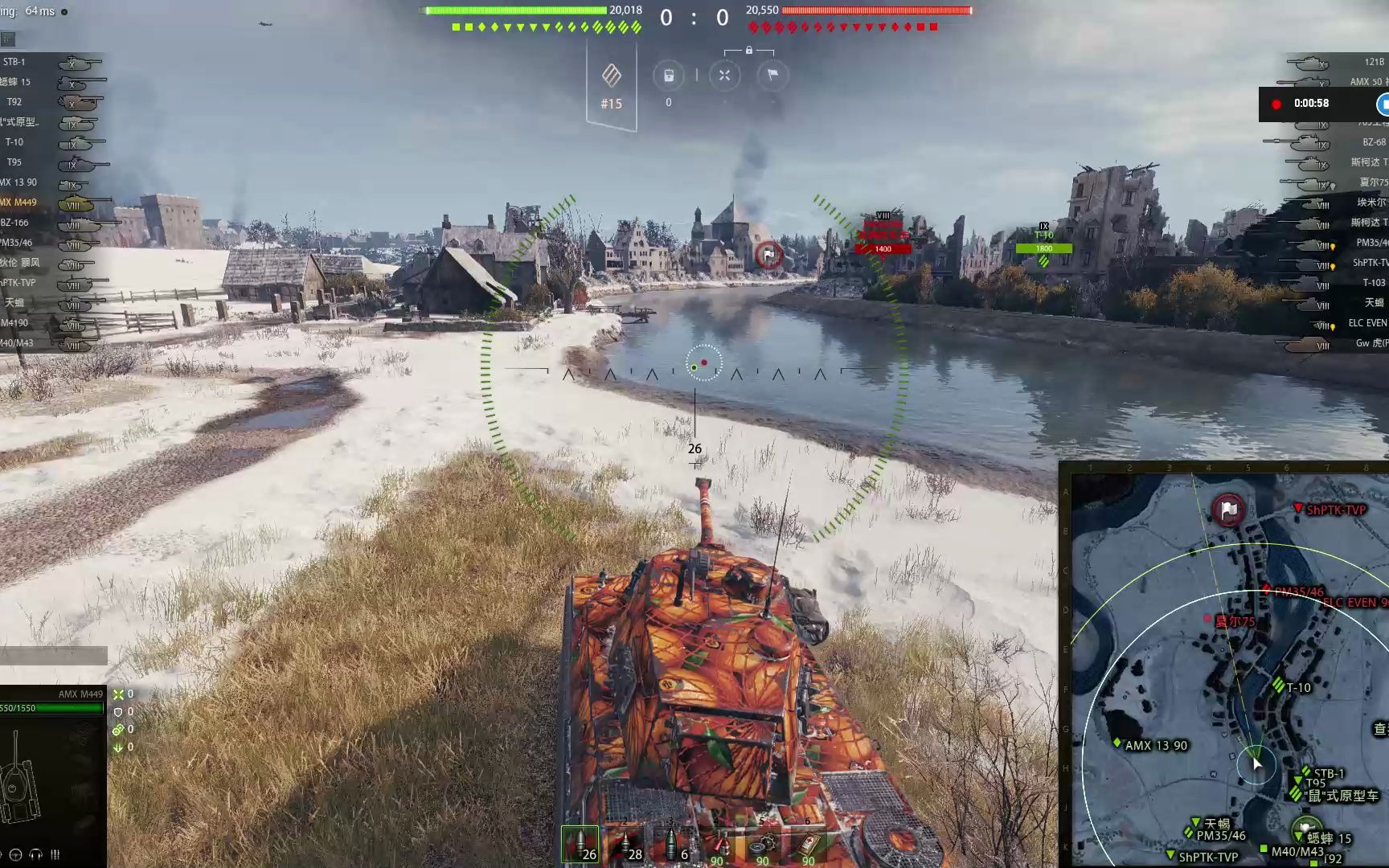
Task: Click the headphones crew icon in the player panel
Action: (x=36, y=855)
